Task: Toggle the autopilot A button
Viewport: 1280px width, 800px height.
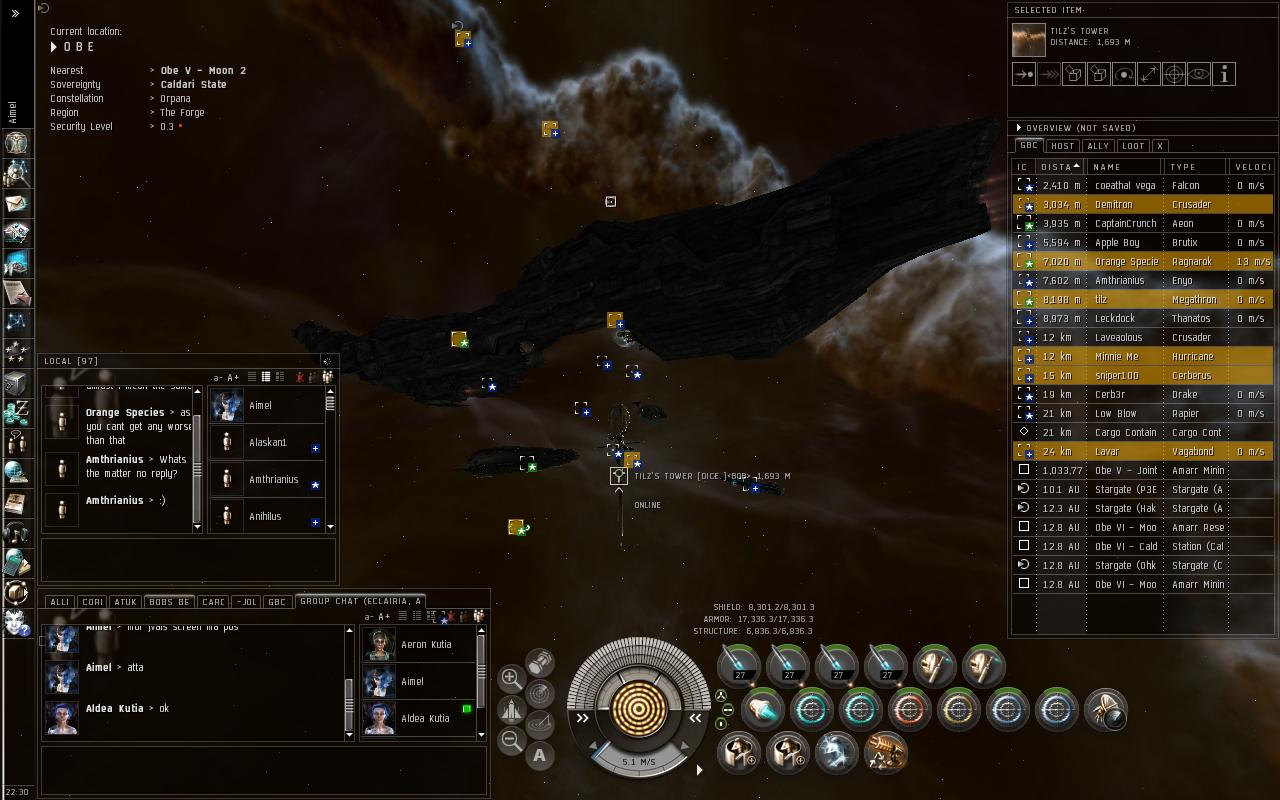Action: [539, 756]
